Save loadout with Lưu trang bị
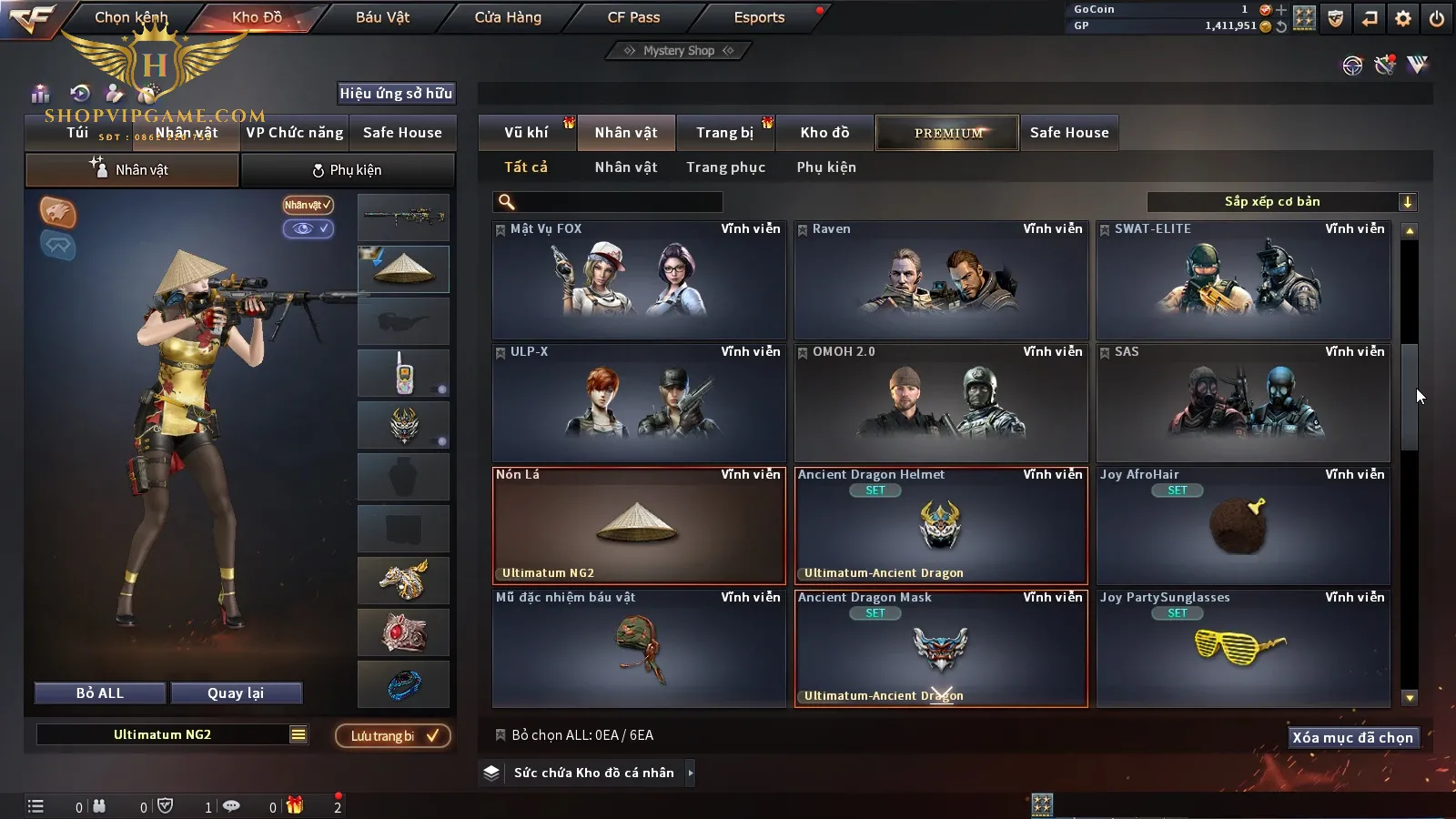The height and width of the screenshot is (819, 1456). [393, 736]
